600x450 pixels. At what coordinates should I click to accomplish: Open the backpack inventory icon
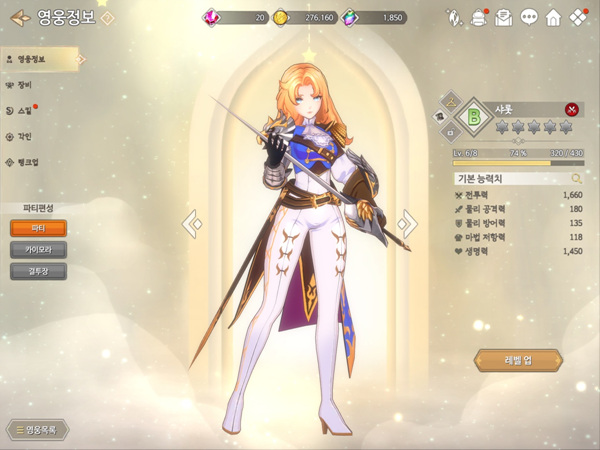tap(479, 17)
